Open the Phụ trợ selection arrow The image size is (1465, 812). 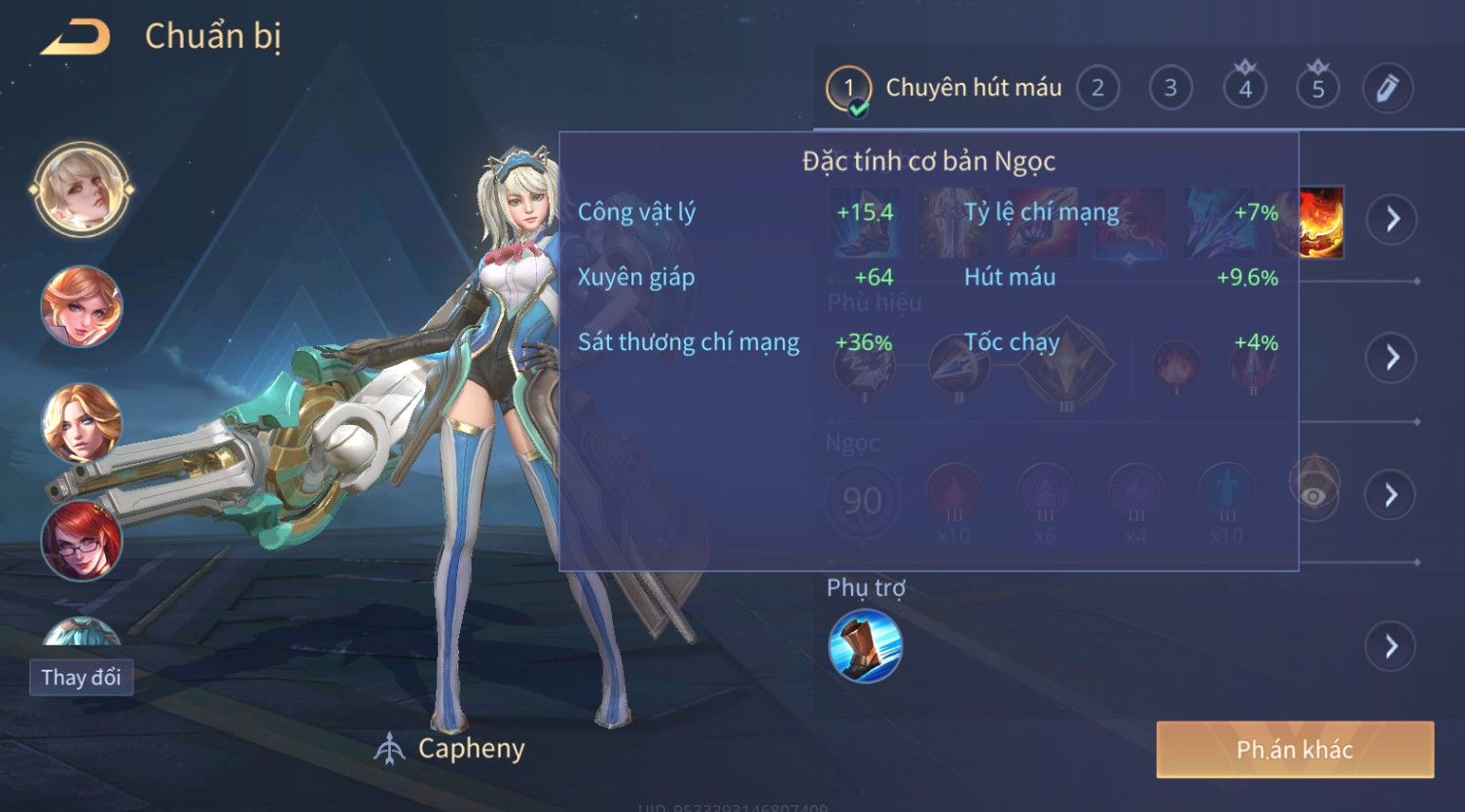pos(1392,646)
